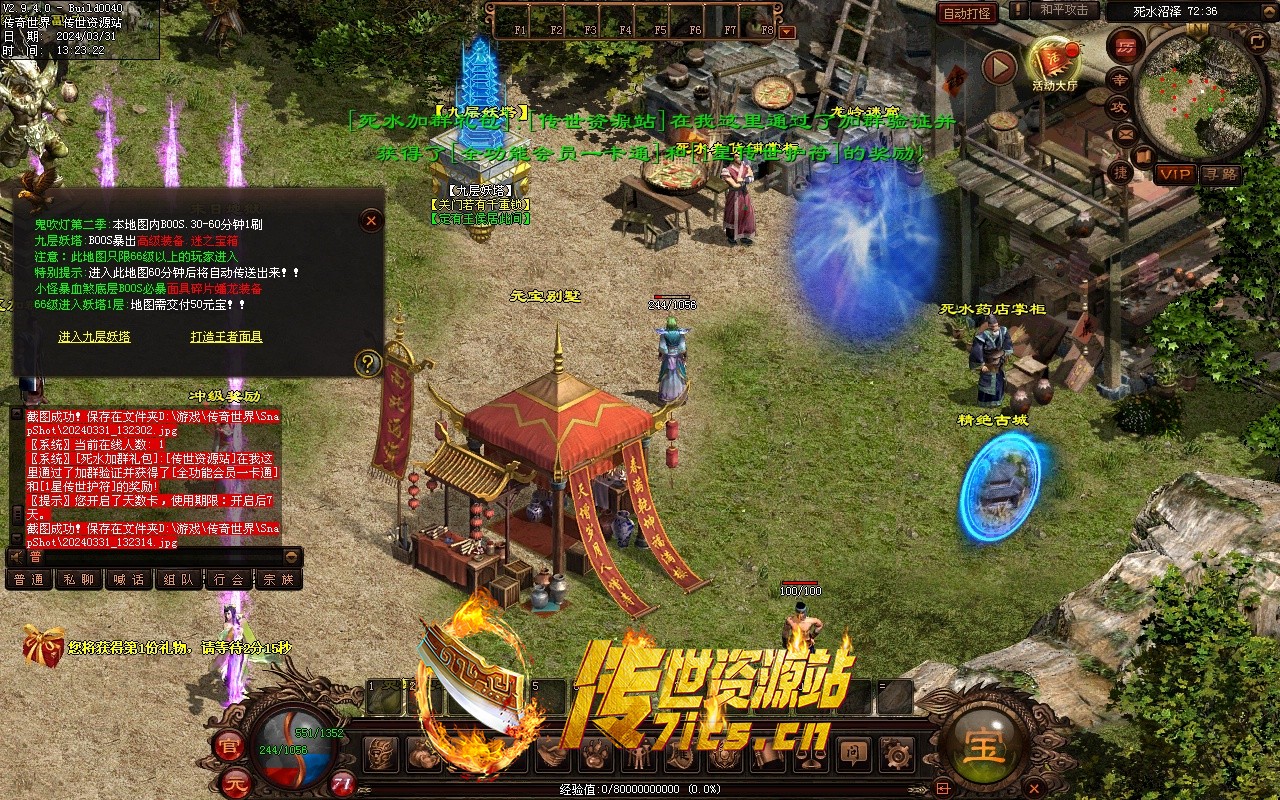Open the dialogue panel's question mark help
Viewport: 1280px width, 800px height.
[369, 363]
